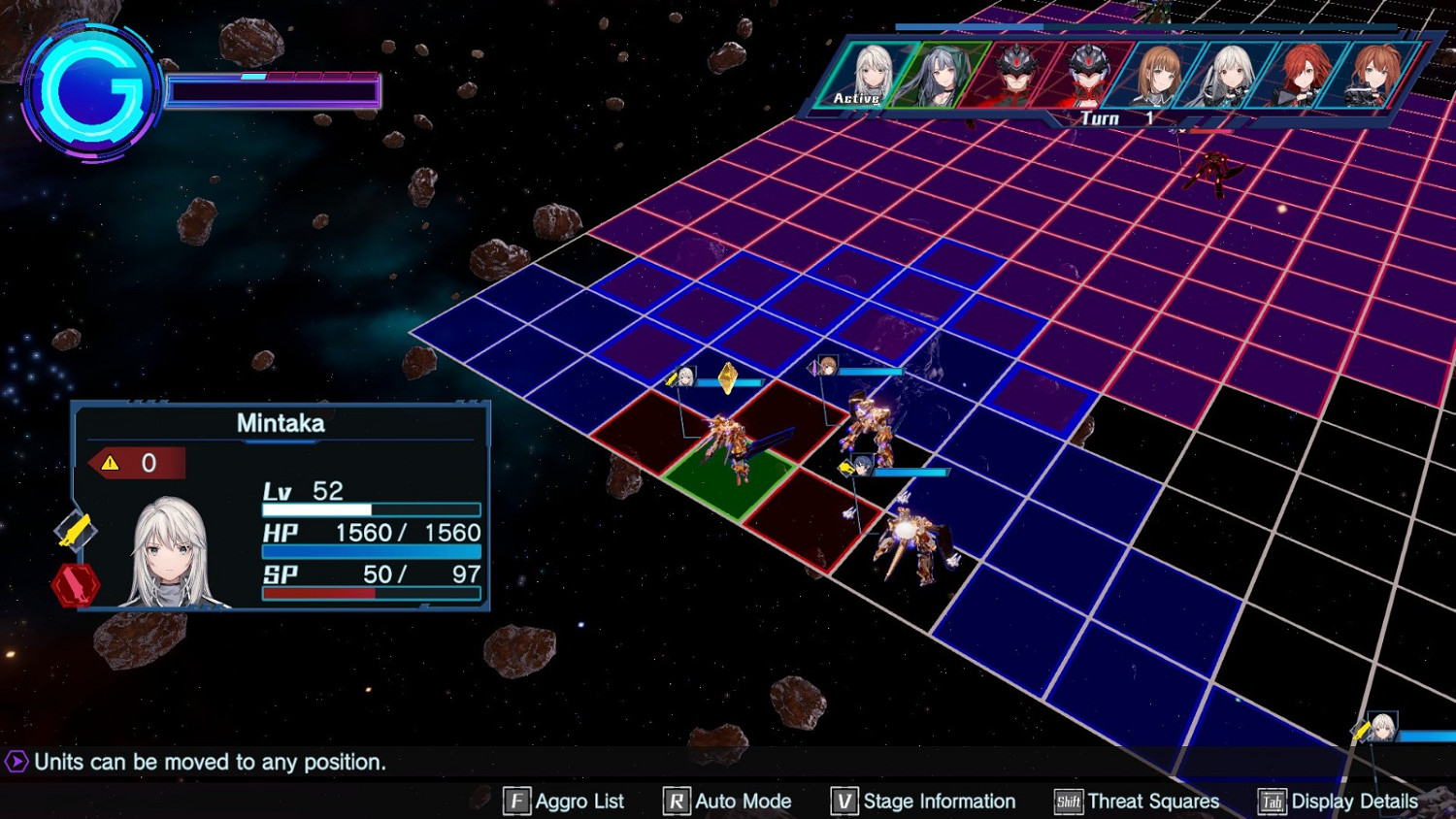Open Display Details

click(x=1338, y=802)
